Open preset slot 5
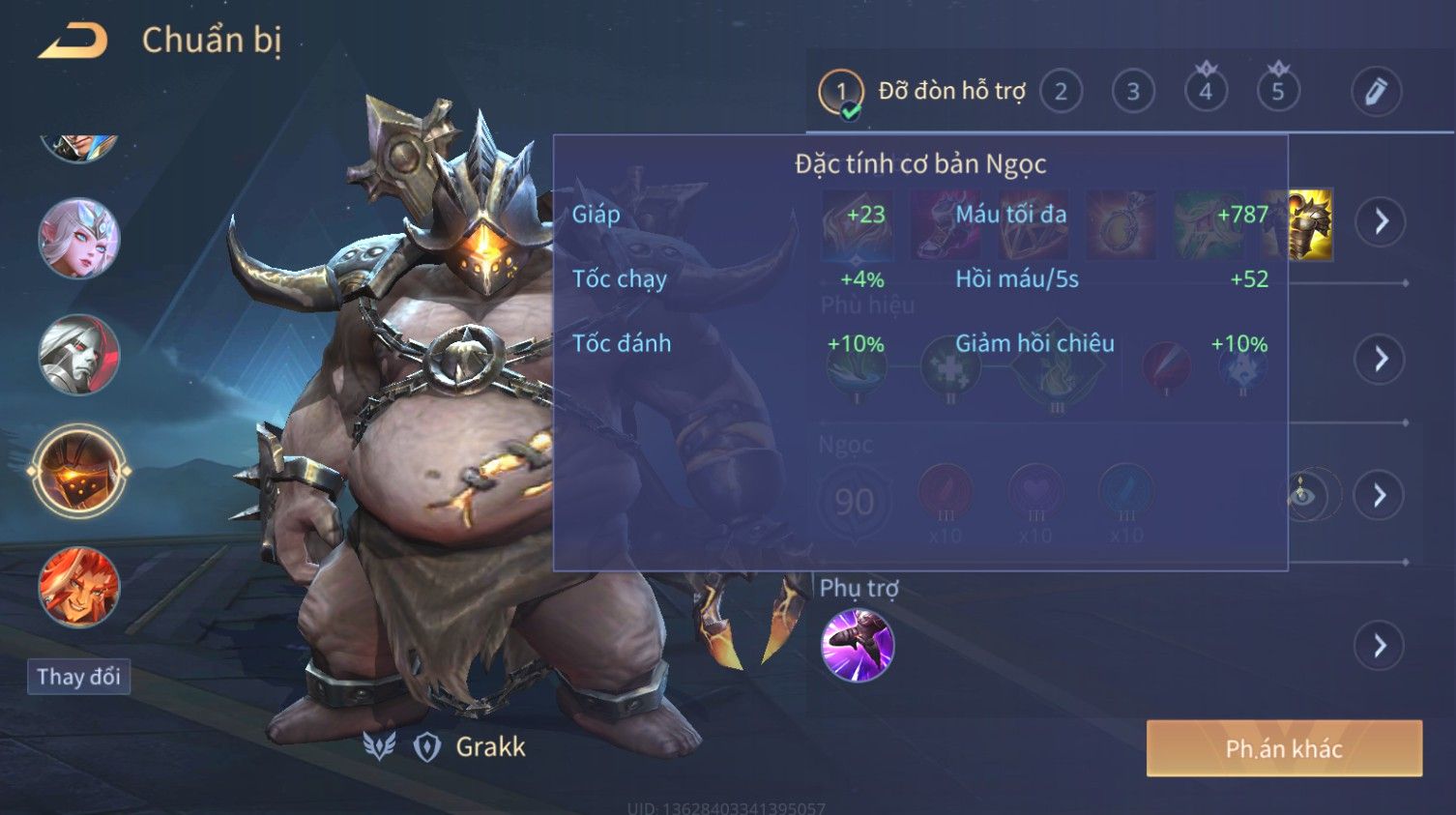 [1278, 92]
